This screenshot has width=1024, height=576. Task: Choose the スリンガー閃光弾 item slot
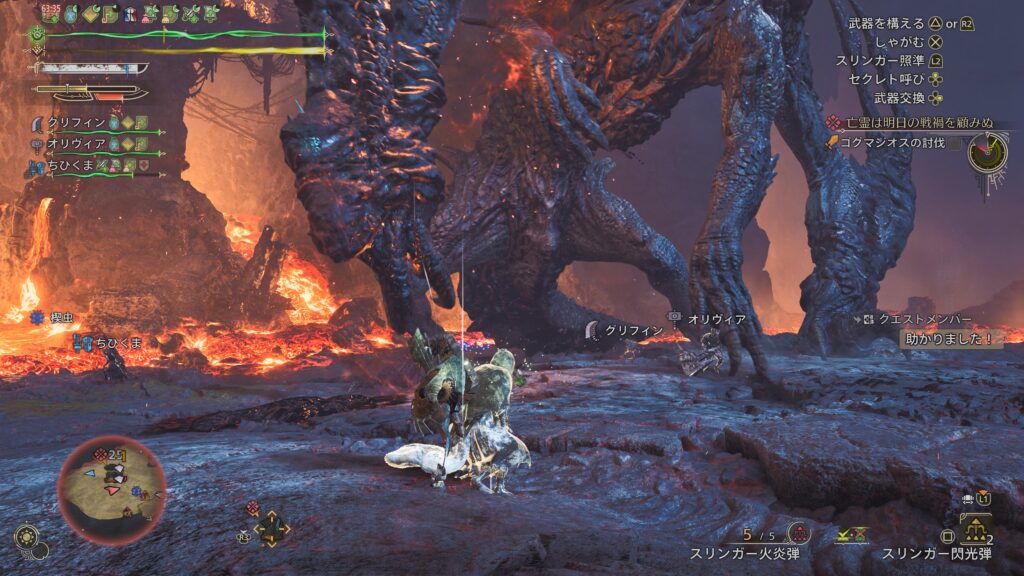coord(936,552)
